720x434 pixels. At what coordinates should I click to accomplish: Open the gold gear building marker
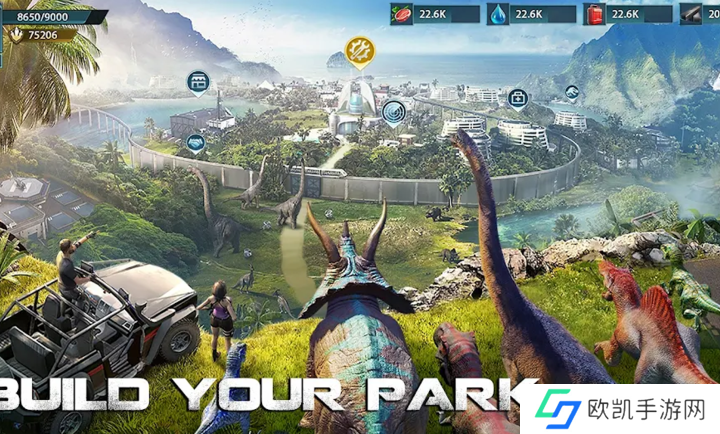pos(358,50)
